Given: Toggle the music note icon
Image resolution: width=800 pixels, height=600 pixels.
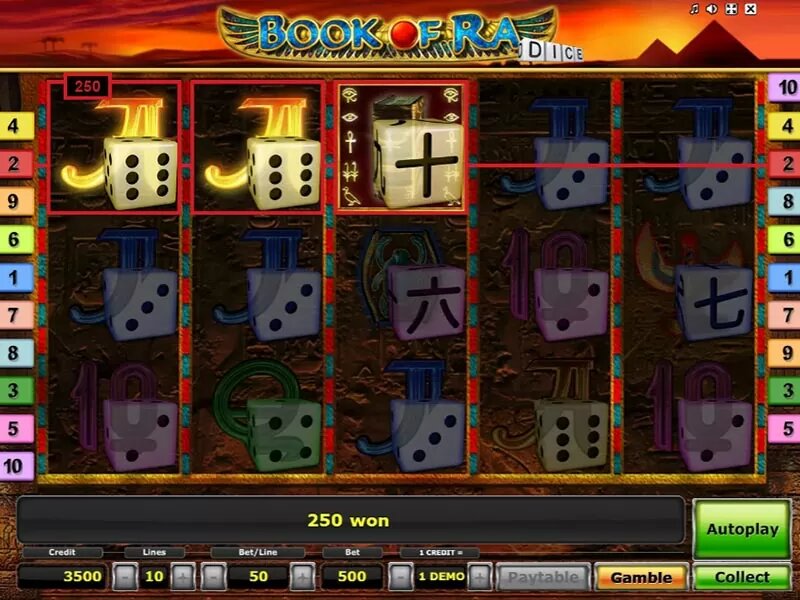Looking at the screenshot, I should click(694, 9).
